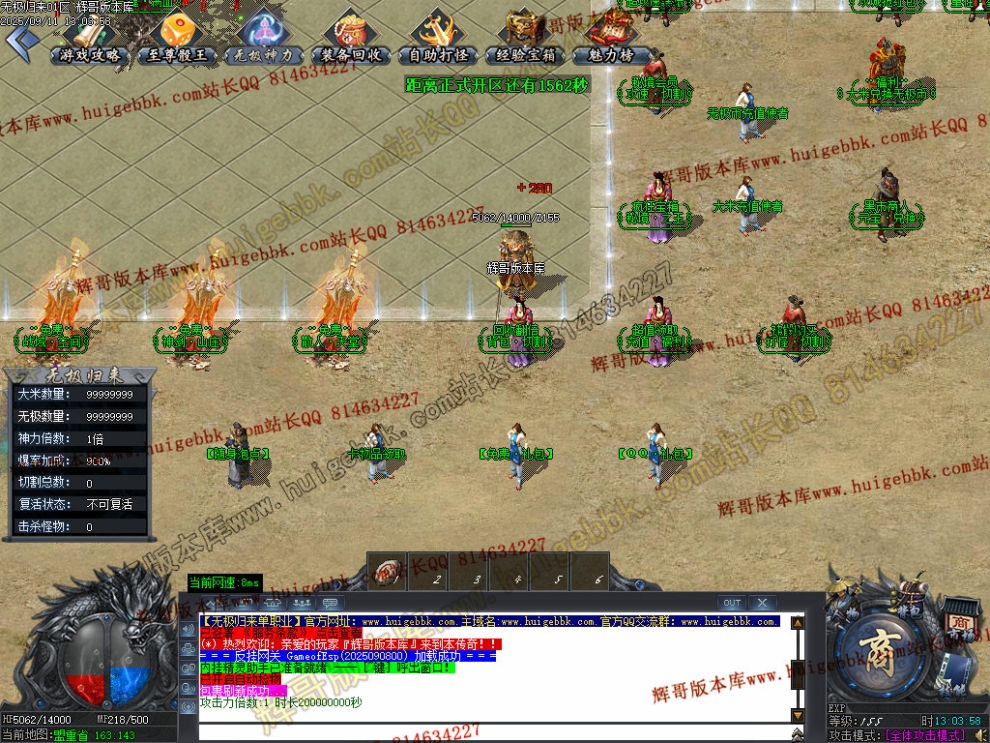Close the chat panel with X
This screenshot has width=990, height=743.
click(762, 603)
